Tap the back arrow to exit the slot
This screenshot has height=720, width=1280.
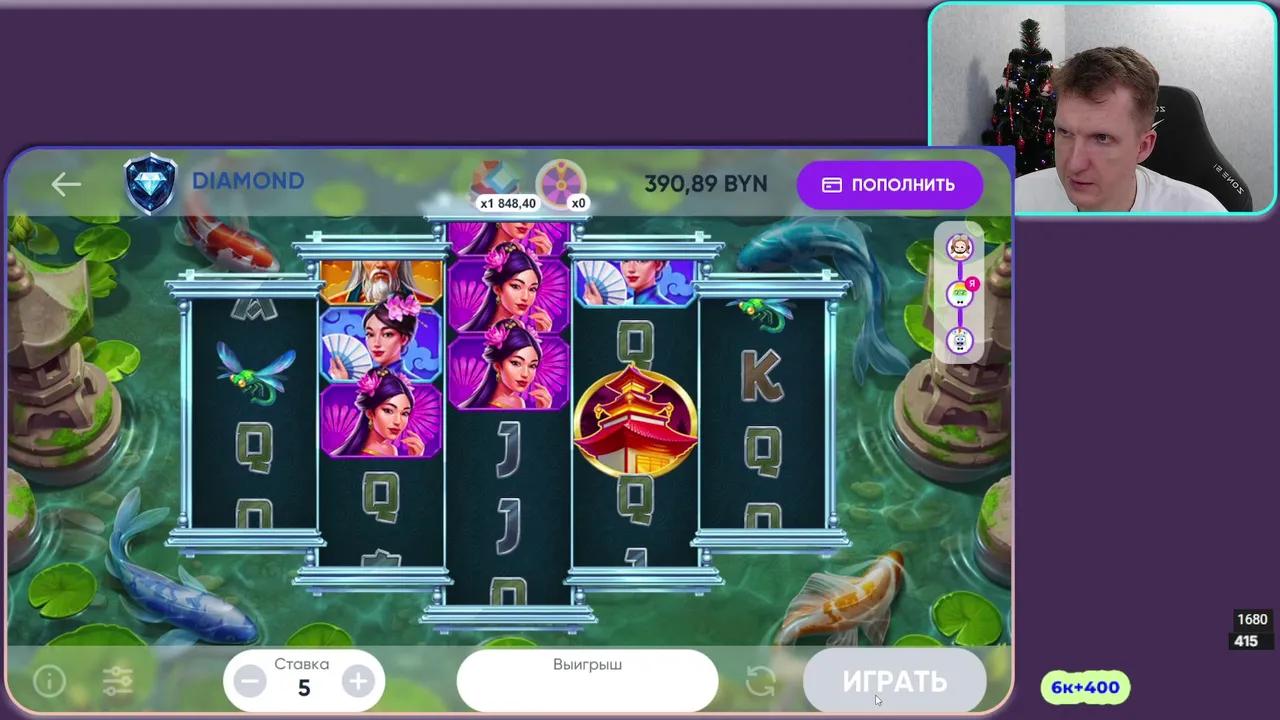[66, 183]
